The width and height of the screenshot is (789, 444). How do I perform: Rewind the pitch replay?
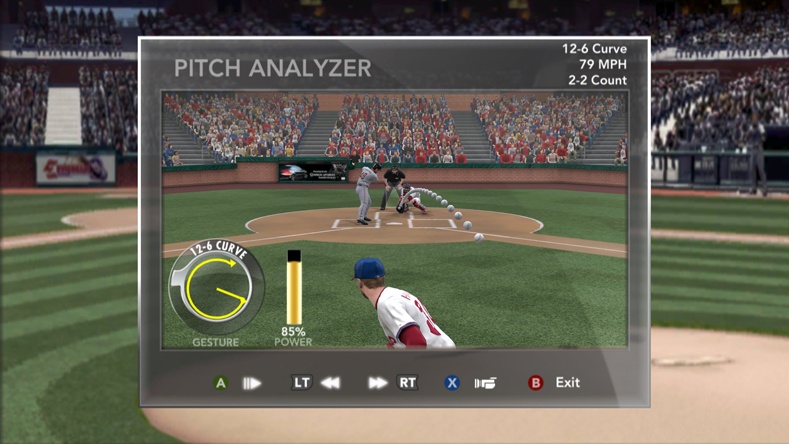[329, 383]
